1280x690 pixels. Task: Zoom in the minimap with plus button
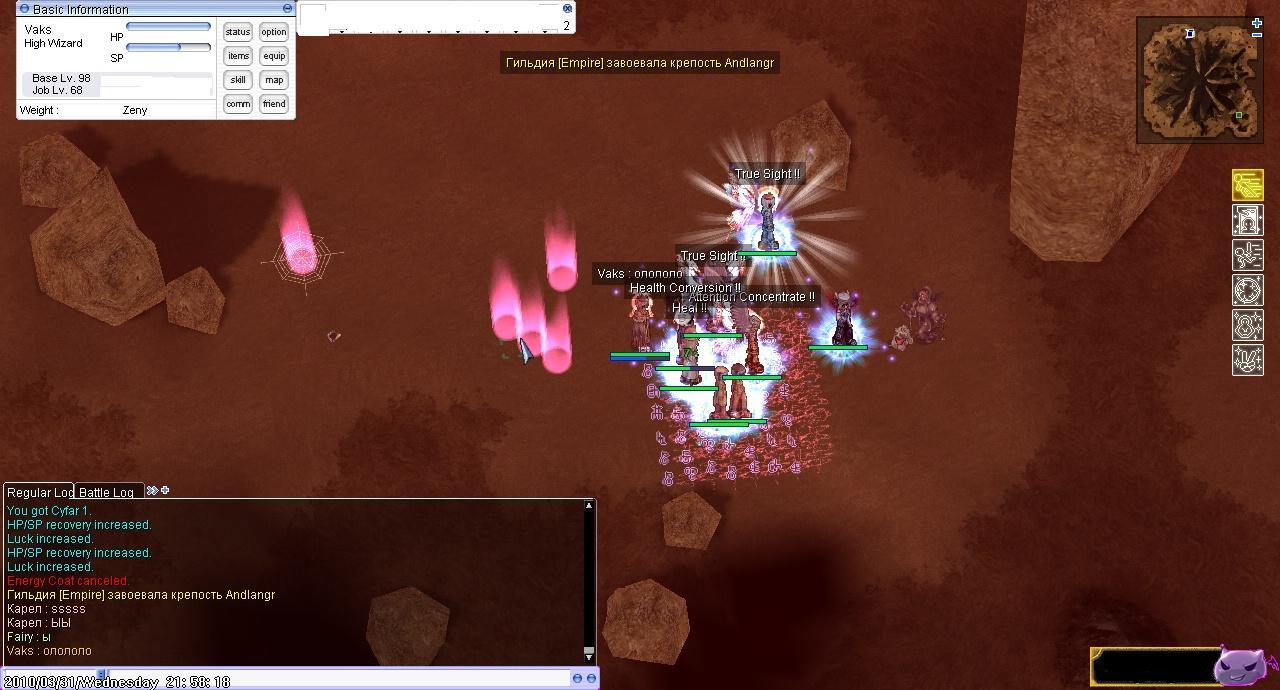[1257, 22]
